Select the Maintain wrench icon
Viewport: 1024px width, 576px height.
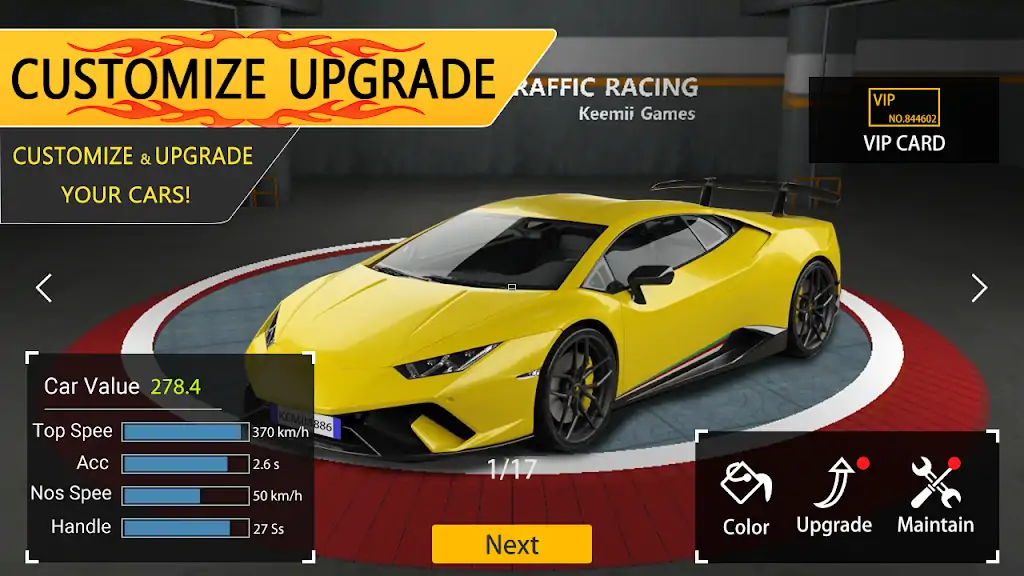(935, 497)
